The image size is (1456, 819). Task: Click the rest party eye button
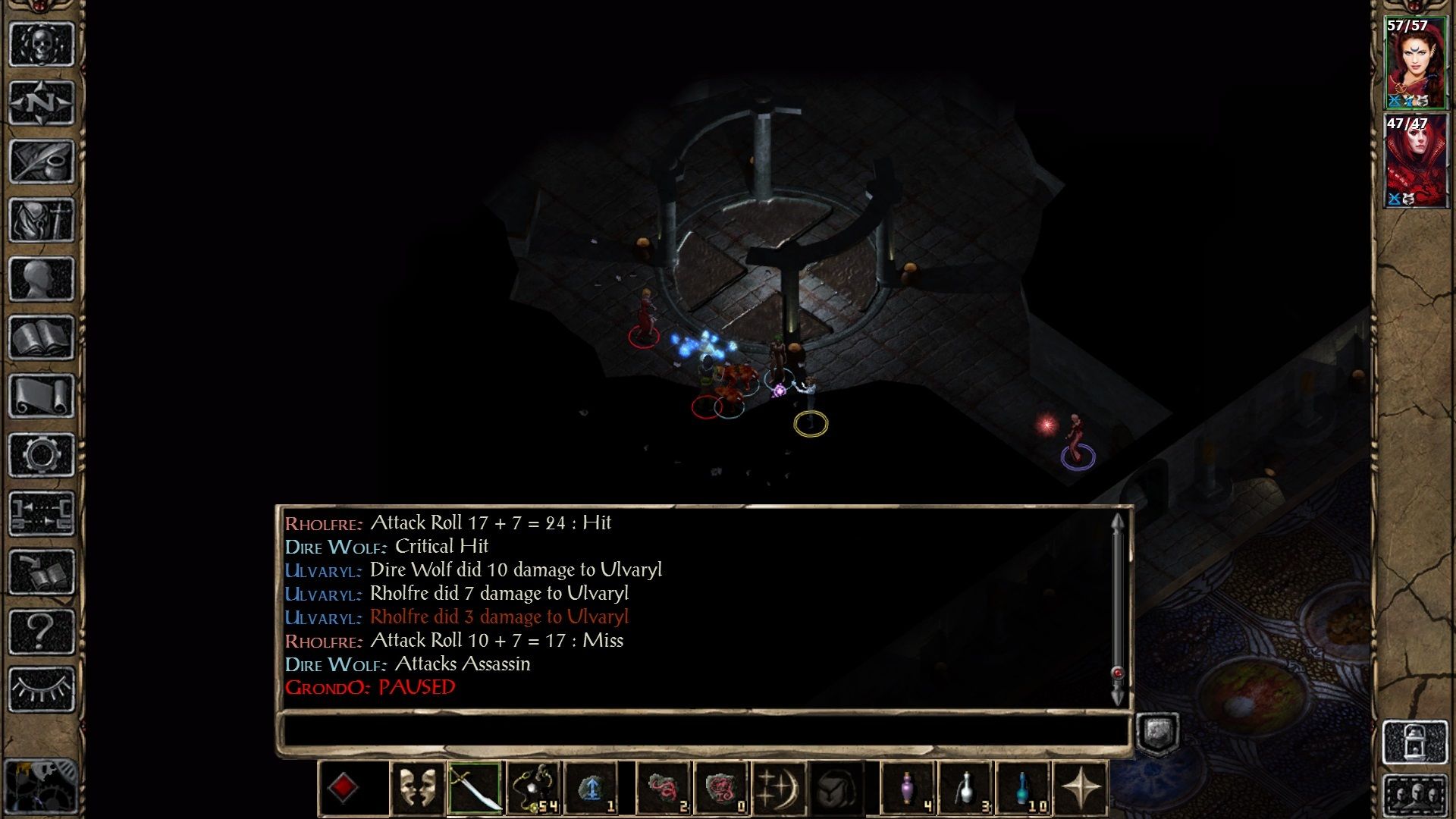[42, 689]
